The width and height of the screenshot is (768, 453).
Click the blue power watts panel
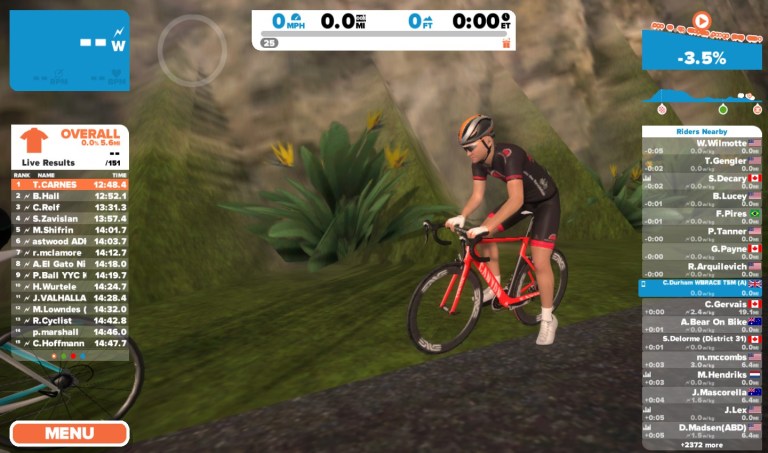coord(70,50)
